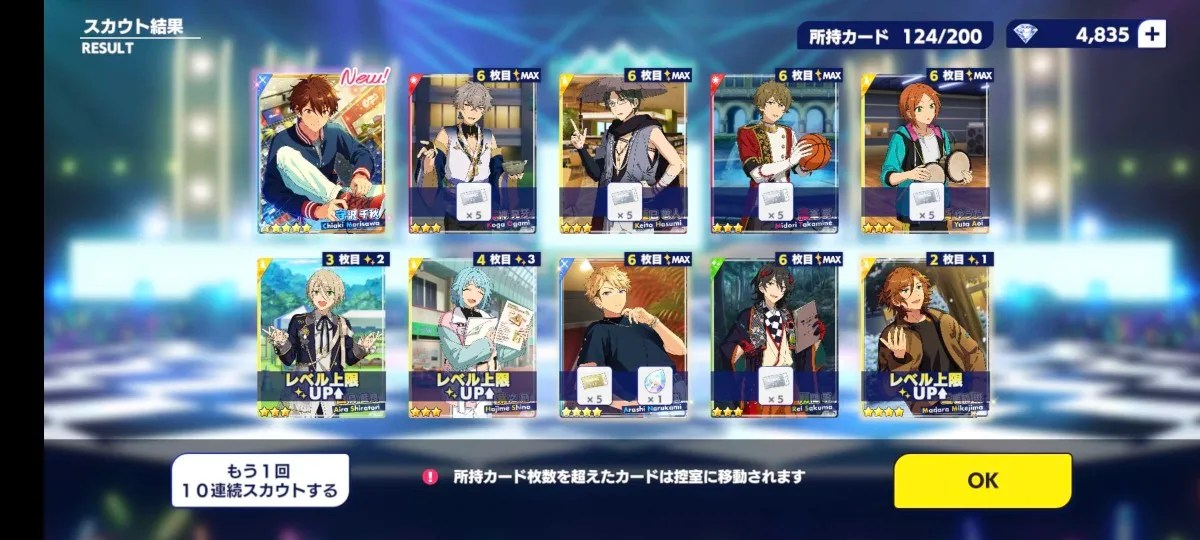Tap the plus button to add diamonds

1152,35
